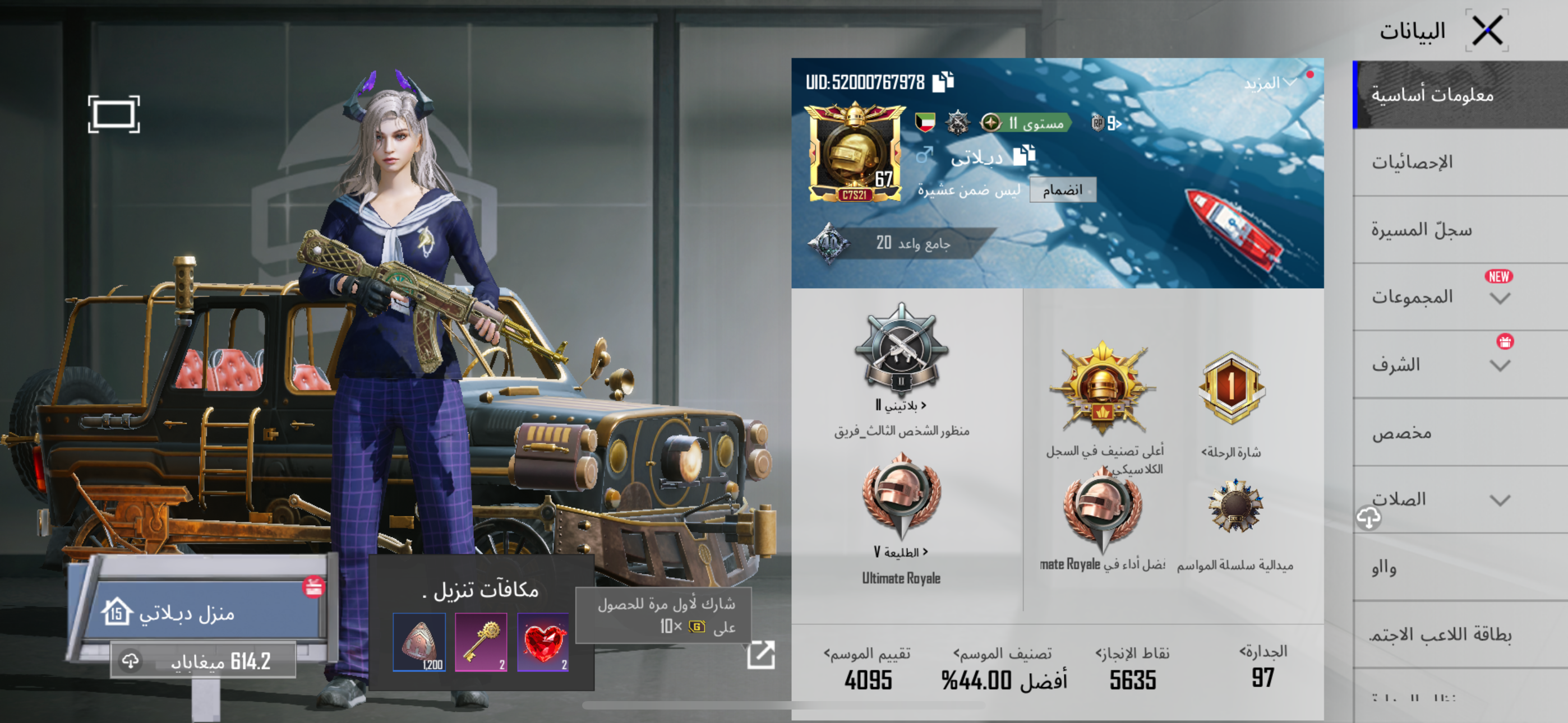Share the profile via share icon
Screen dimensions: 1568x723
[761, 655]
